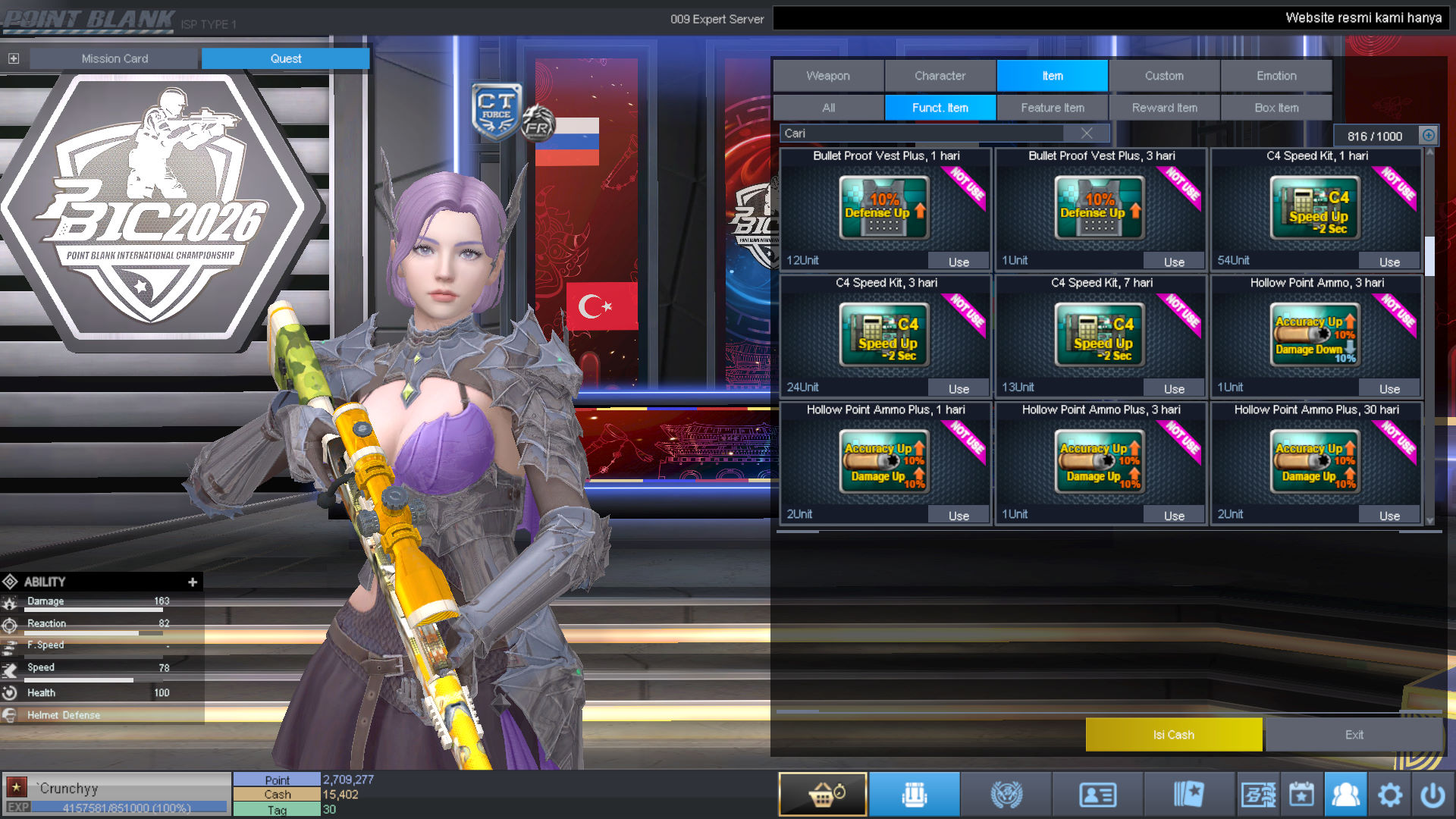Switch to the Emotion tab

(x=1276, y=76)
